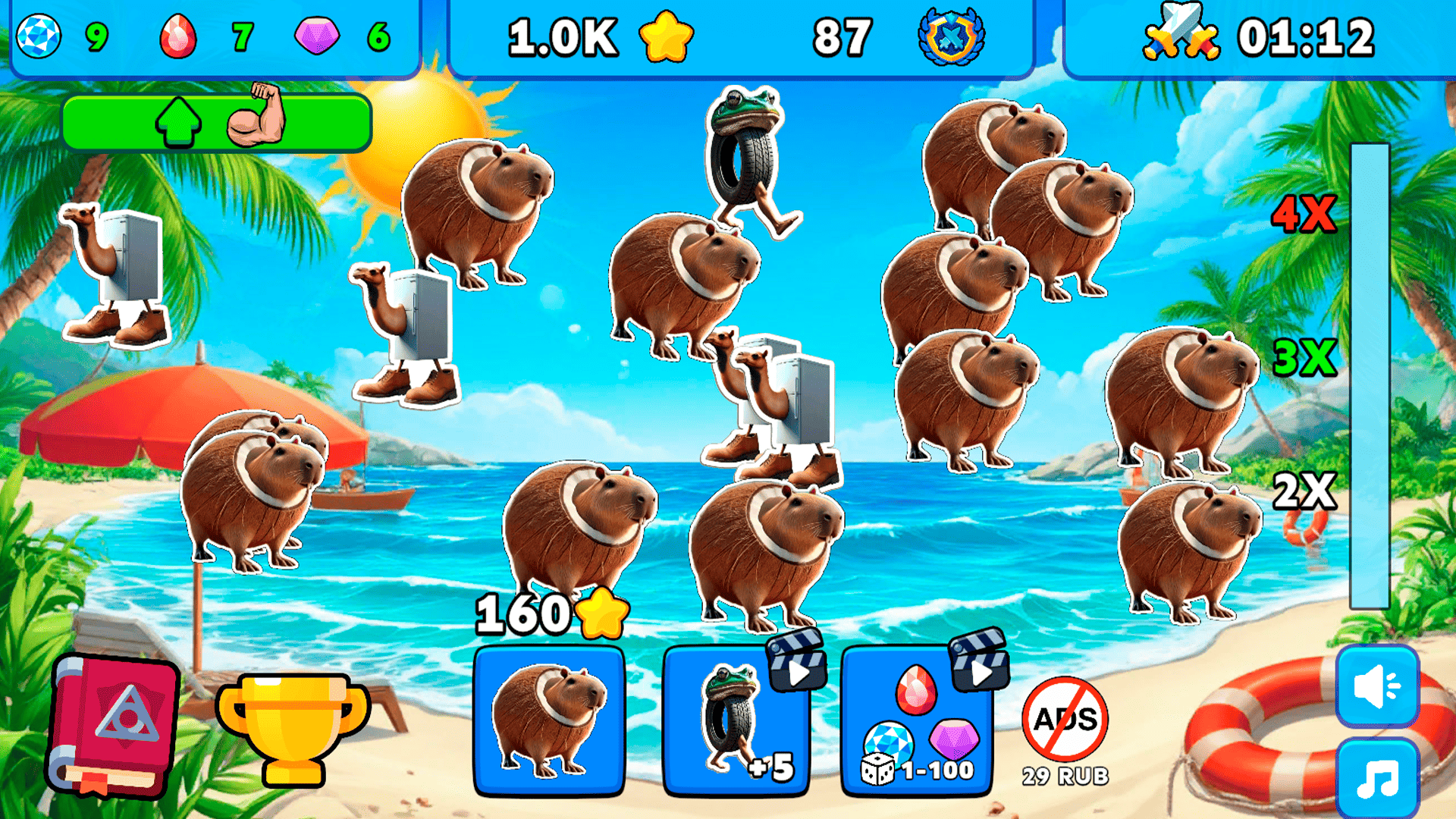Click the purple gem currency icon

coord(318,34)
